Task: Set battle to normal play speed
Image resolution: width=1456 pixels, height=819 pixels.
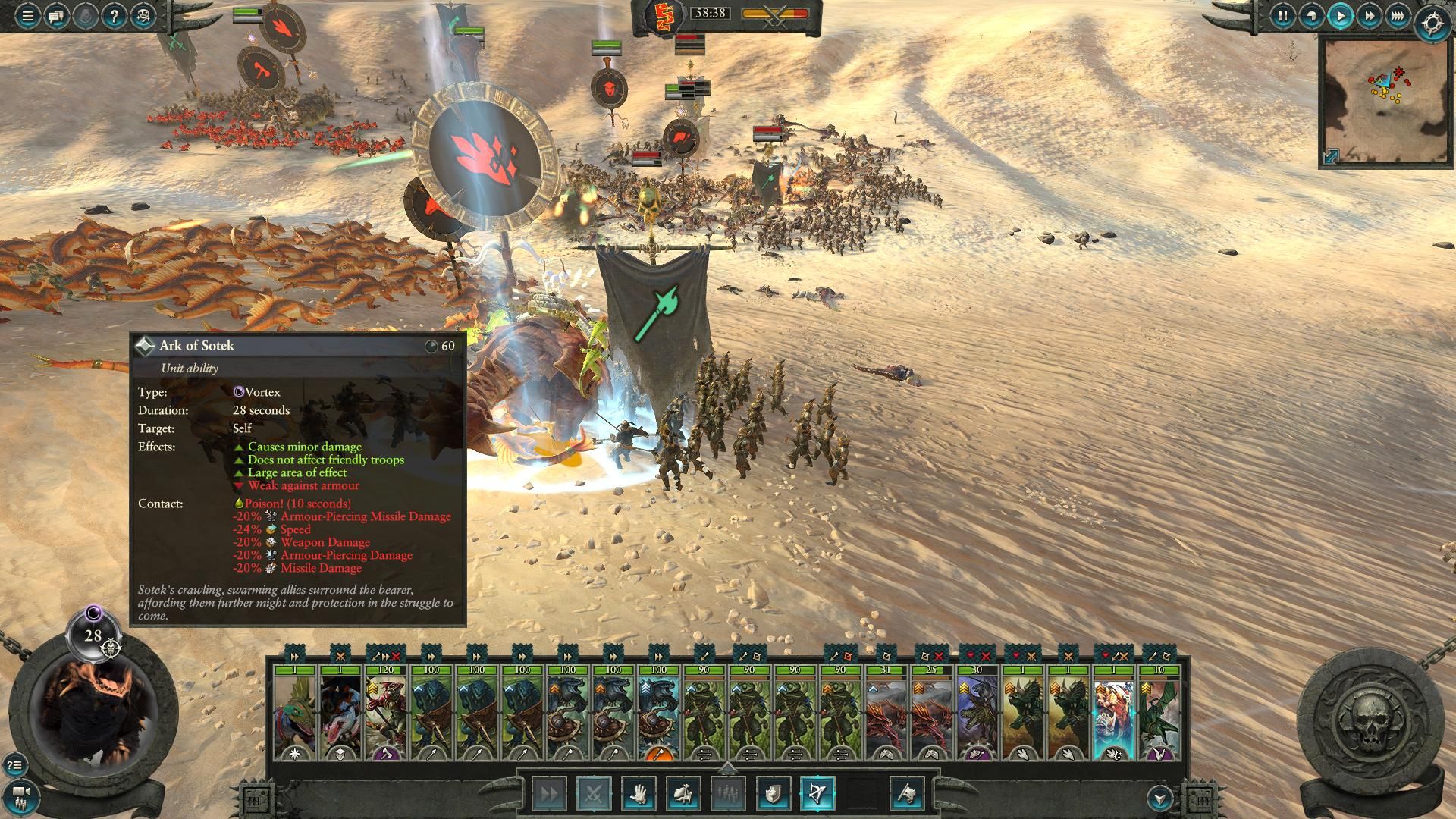Action: [1340, 15]
